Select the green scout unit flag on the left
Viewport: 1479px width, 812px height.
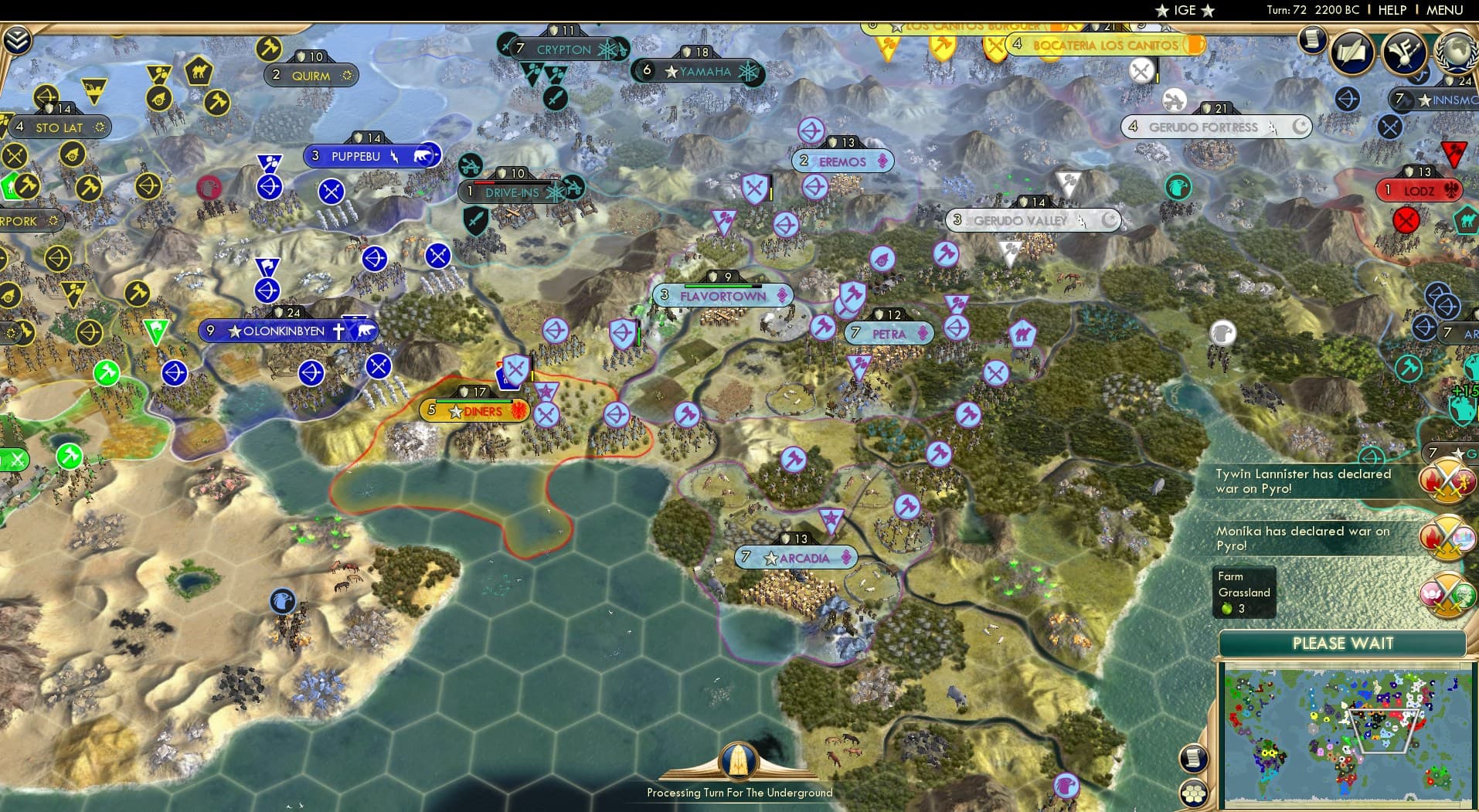coord(156,330)
